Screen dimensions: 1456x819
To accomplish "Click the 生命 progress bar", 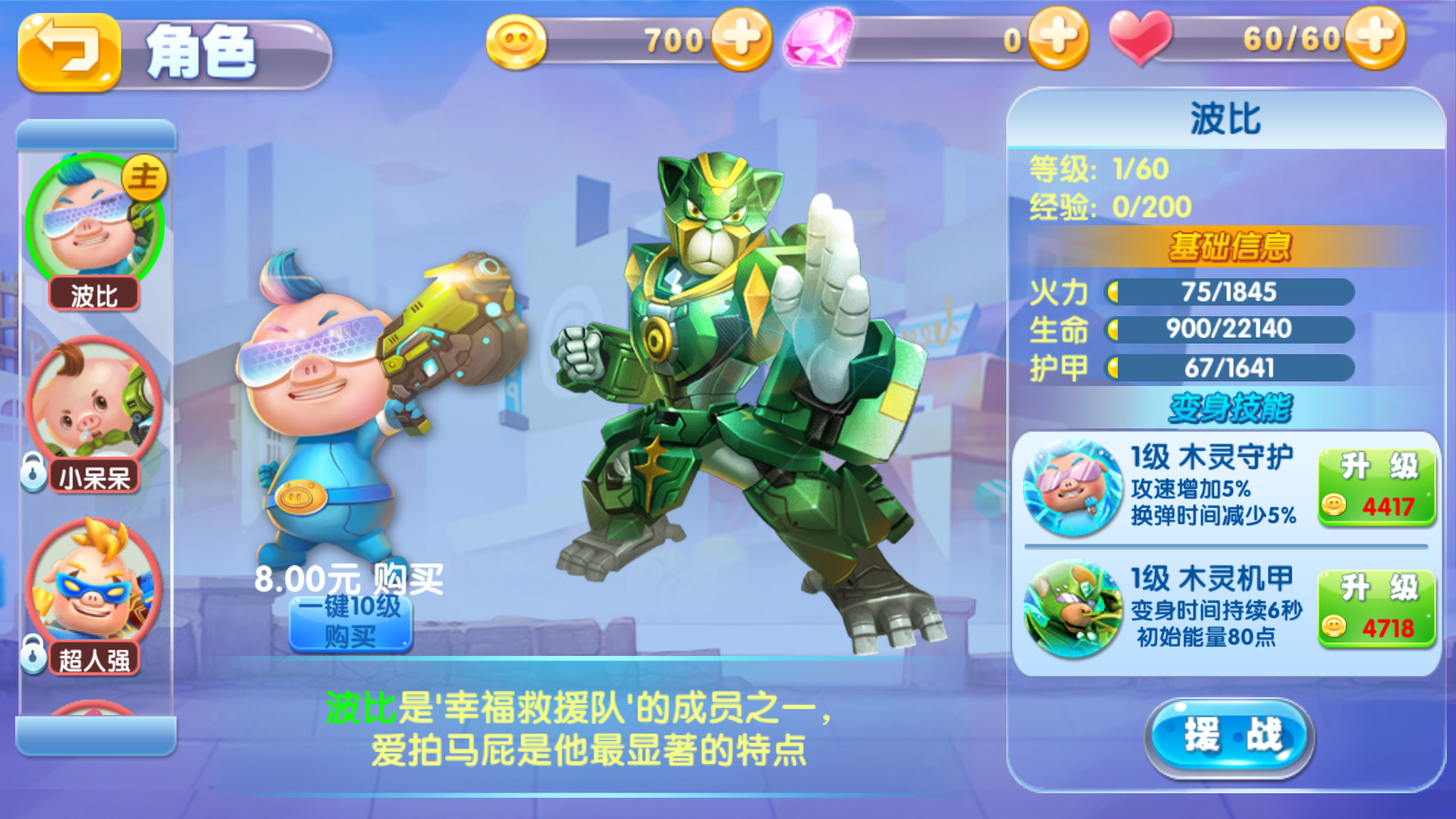I will tap(1228, 329).
